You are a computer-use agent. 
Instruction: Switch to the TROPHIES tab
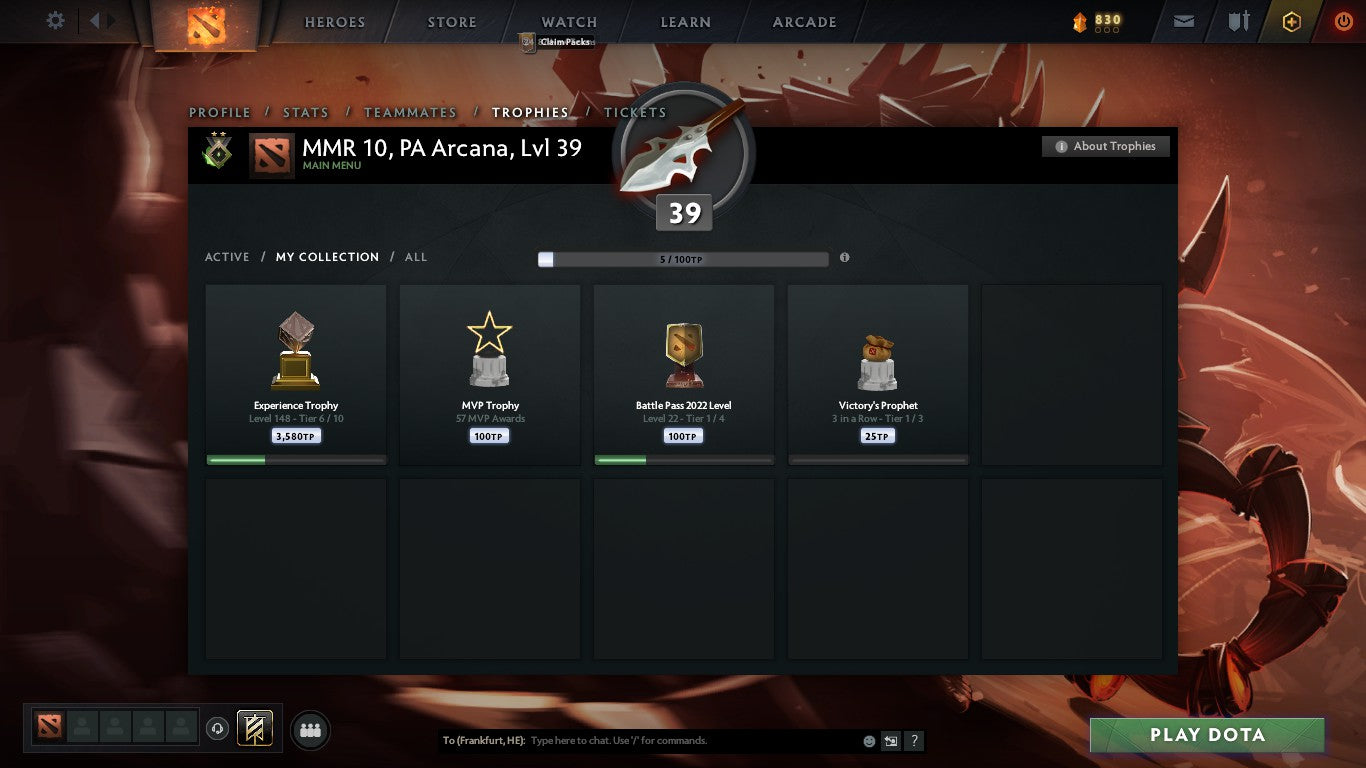(531, 112)
